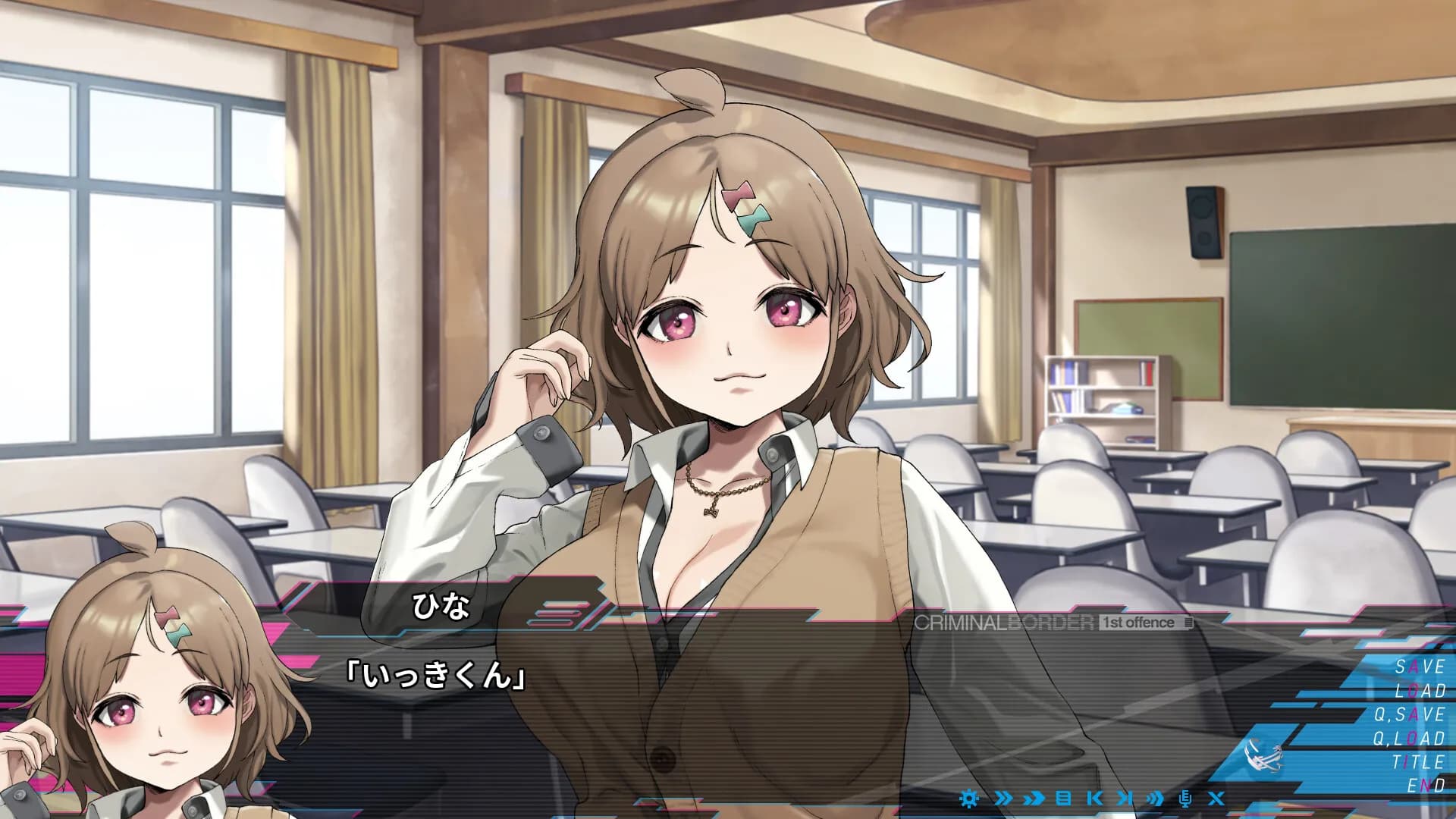Jump forward with the next arrow icon
This screenshot has width=1456, height=819.
[x=1125, y=798]
